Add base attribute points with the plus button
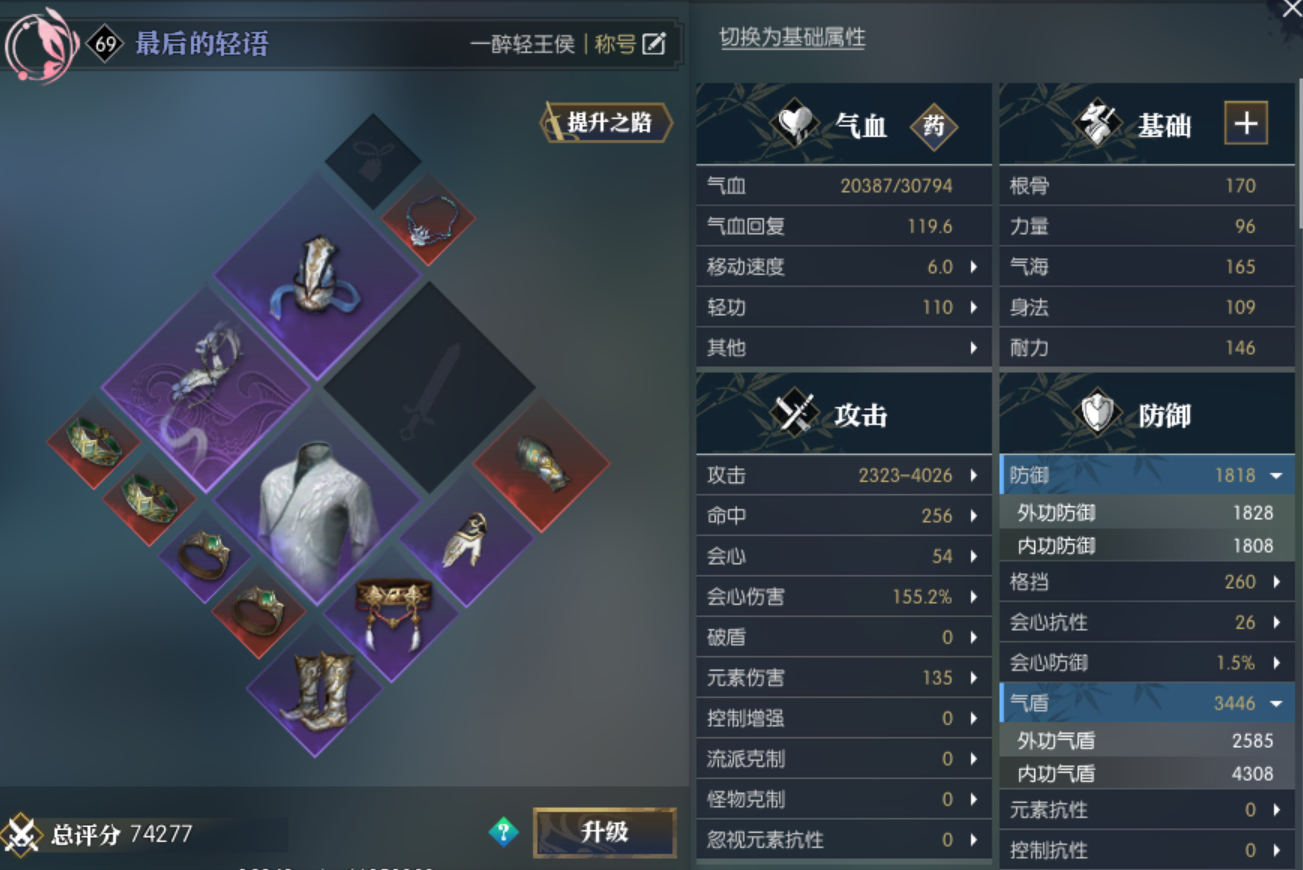Viewport: 1303px width, 870px height. tap(1245, 125)
